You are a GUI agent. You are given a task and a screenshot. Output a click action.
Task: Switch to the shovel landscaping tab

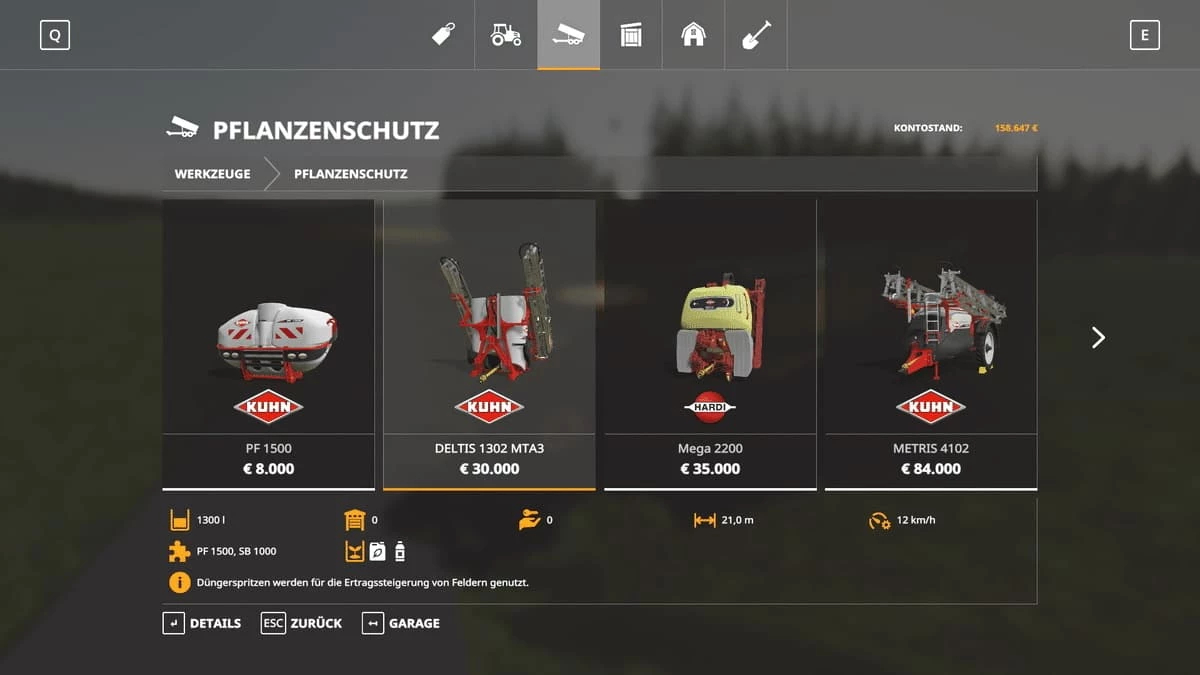coord(756,35)
